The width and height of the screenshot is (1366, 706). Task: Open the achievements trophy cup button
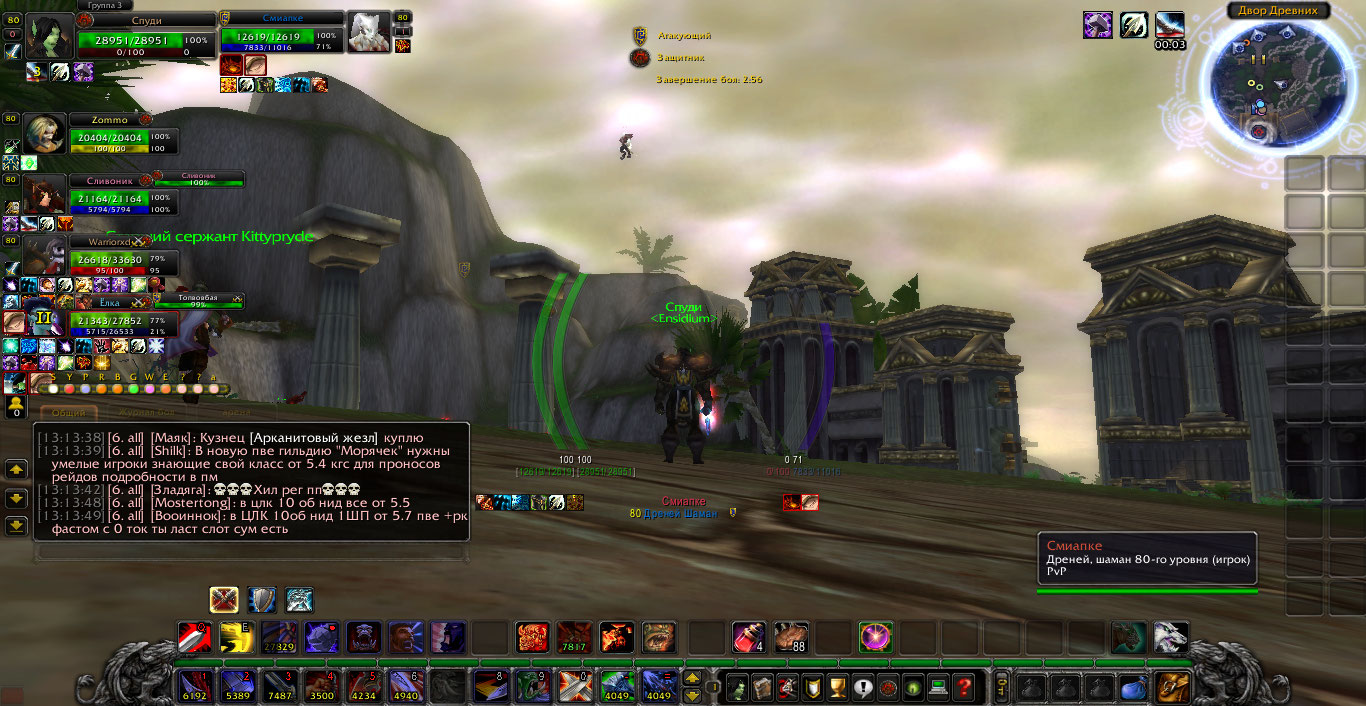pyautogui.click(x=838, y=687)
